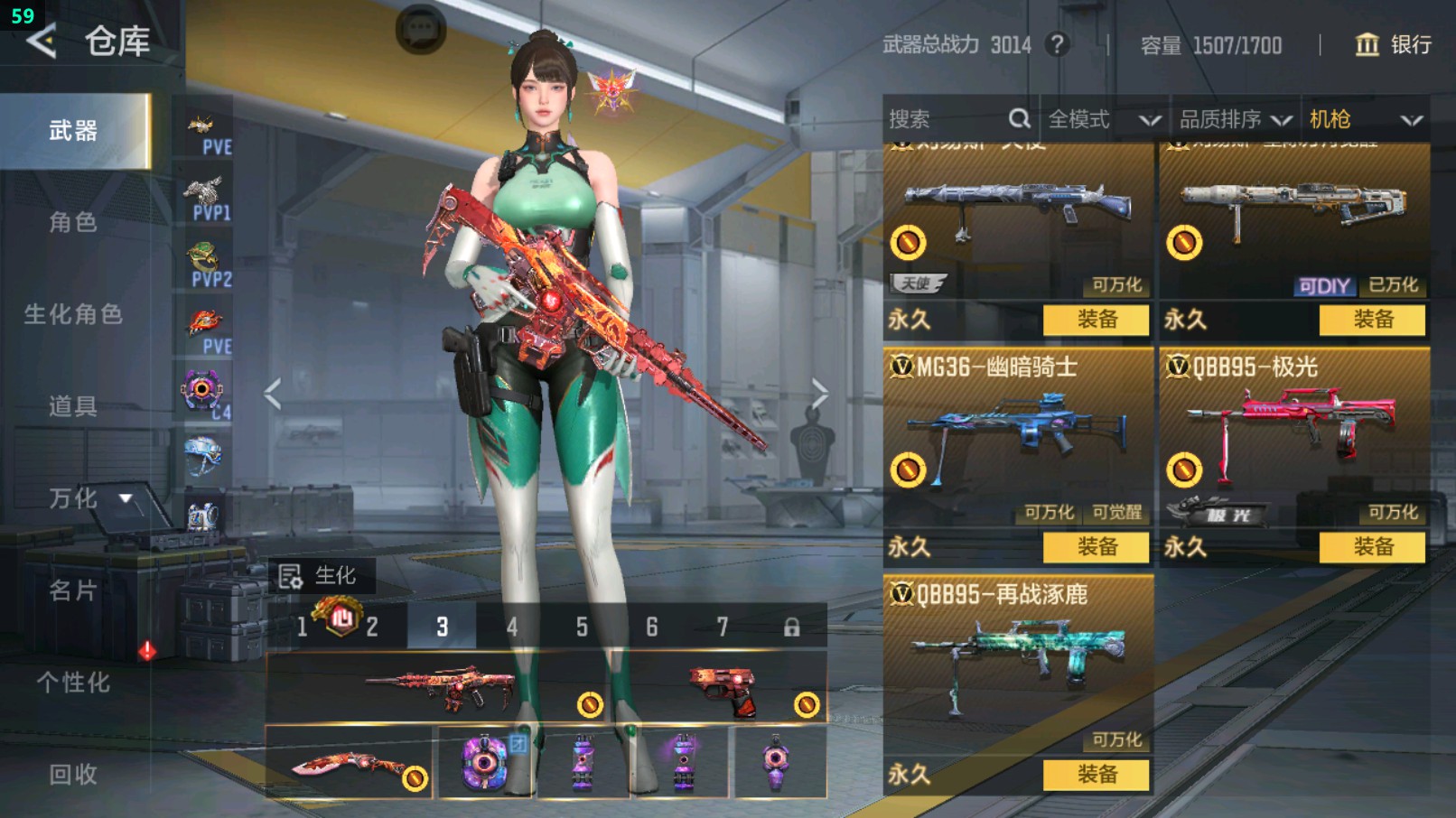1456x818 pixels.
Task: Switch to the 个性化 category
Action: (x=73, y=683)
